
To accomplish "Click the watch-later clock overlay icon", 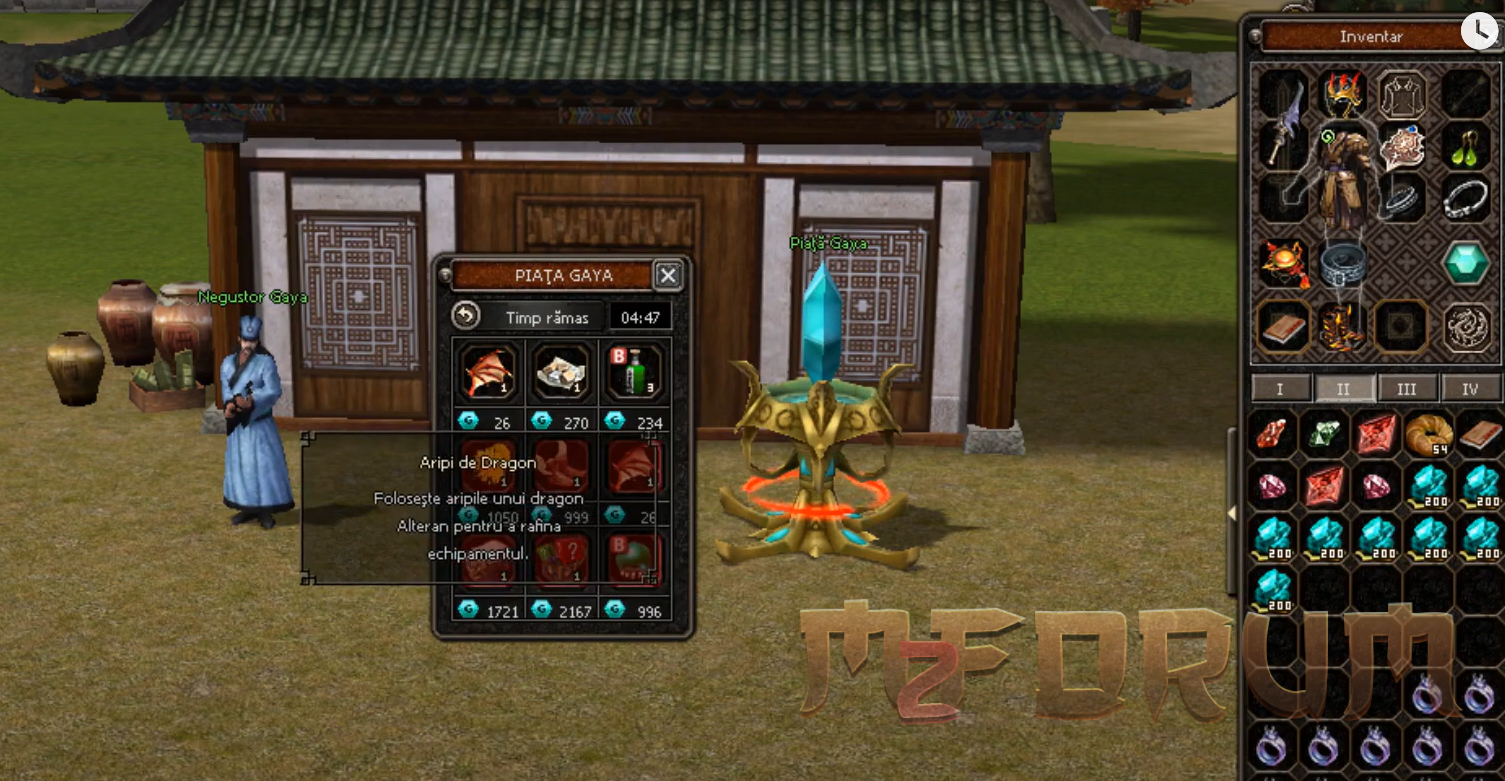I will click(1479, 30).
